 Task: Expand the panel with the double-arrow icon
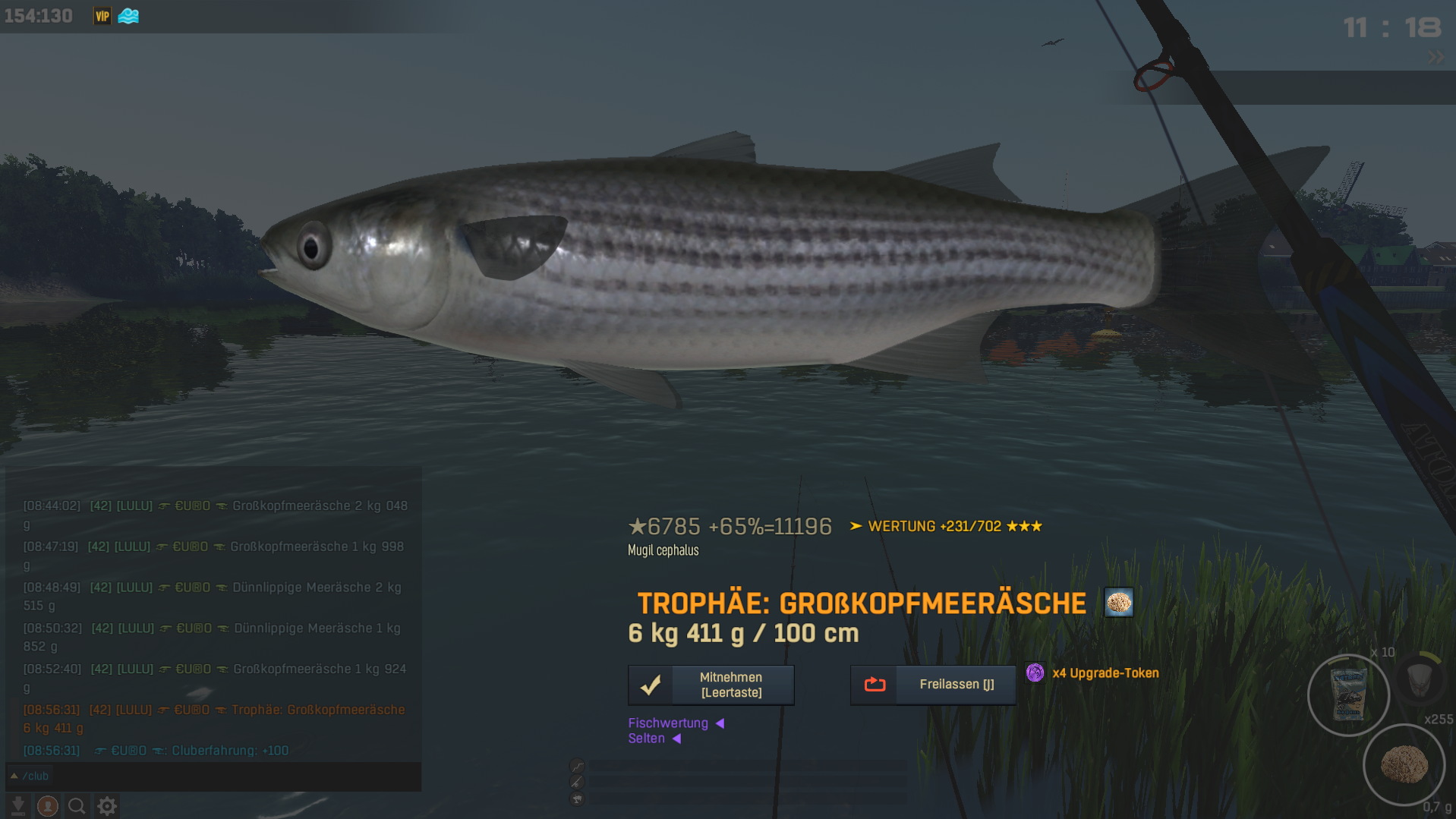pos(1436,58)
